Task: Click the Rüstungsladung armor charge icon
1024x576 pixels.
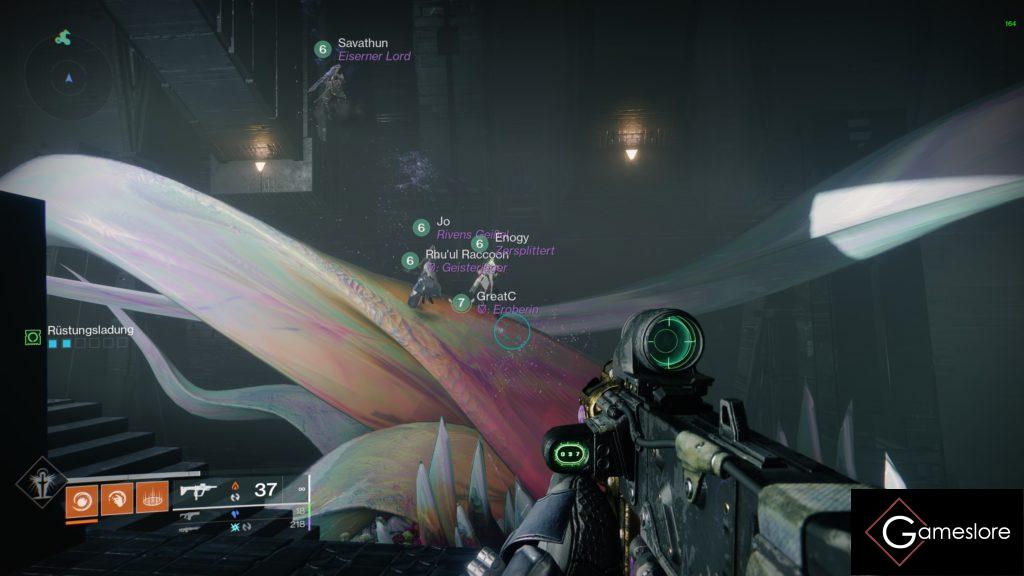Action: click(33, 338)
